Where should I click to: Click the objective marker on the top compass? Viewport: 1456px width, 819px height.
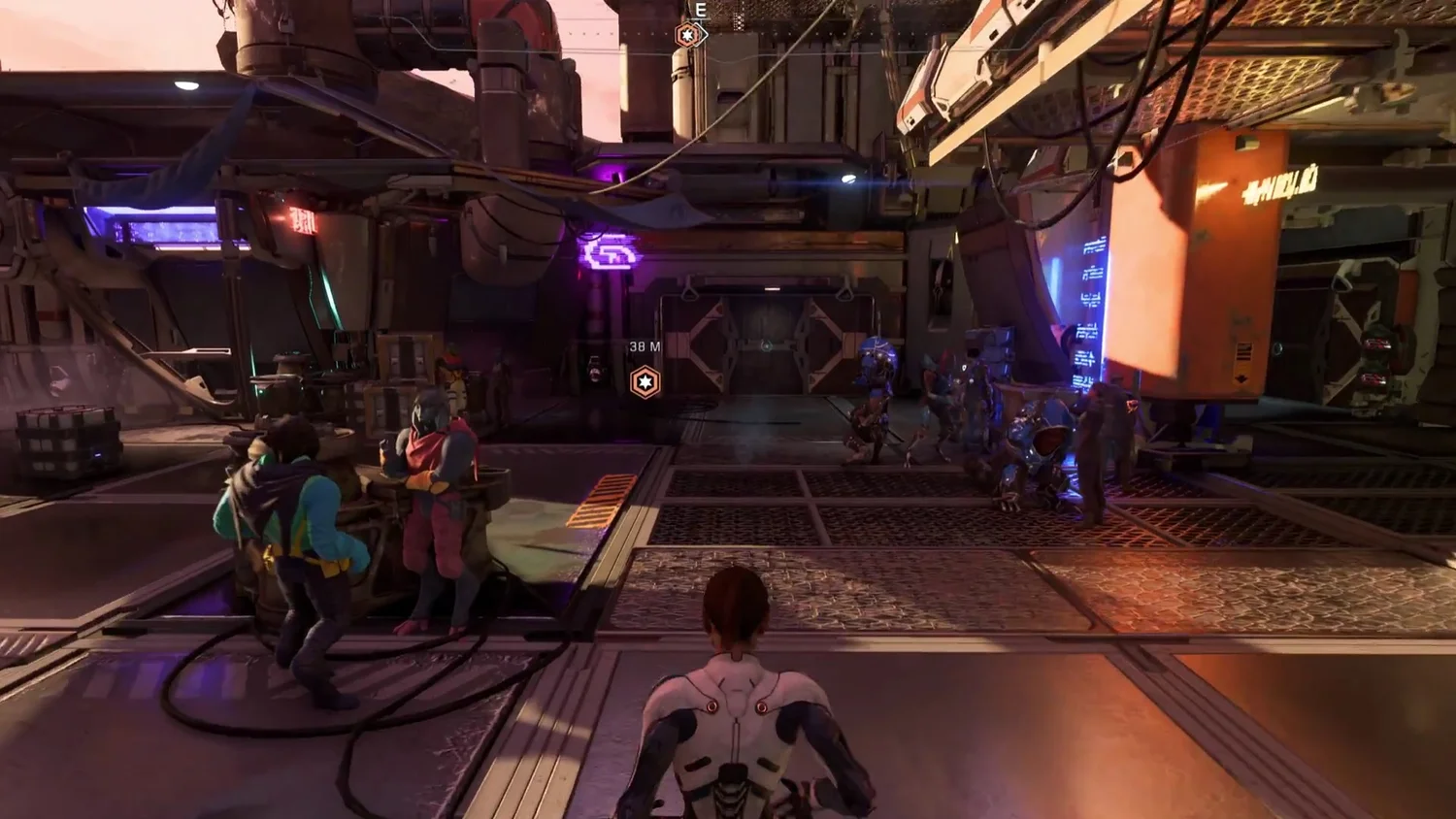click(x=688, y=35)
